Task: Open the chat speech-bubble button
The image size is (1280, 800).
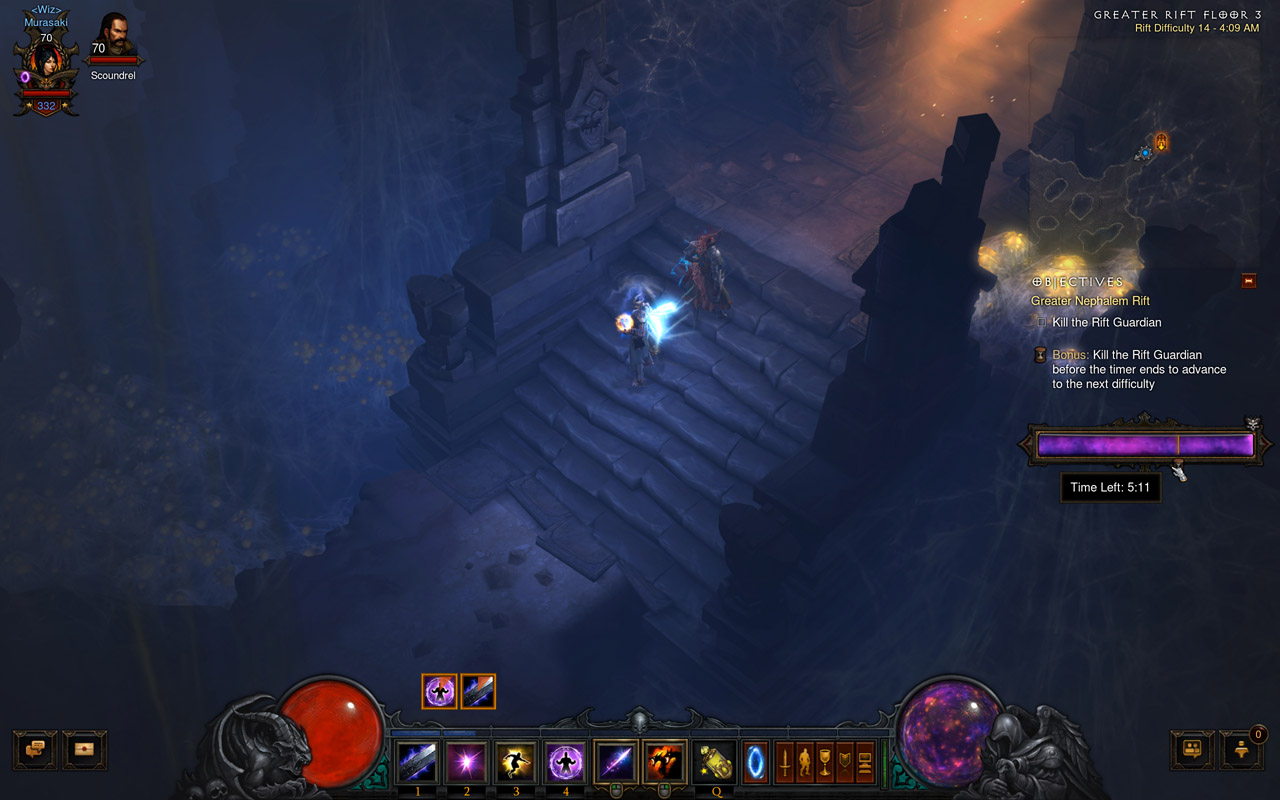Action: click(35, 749)
